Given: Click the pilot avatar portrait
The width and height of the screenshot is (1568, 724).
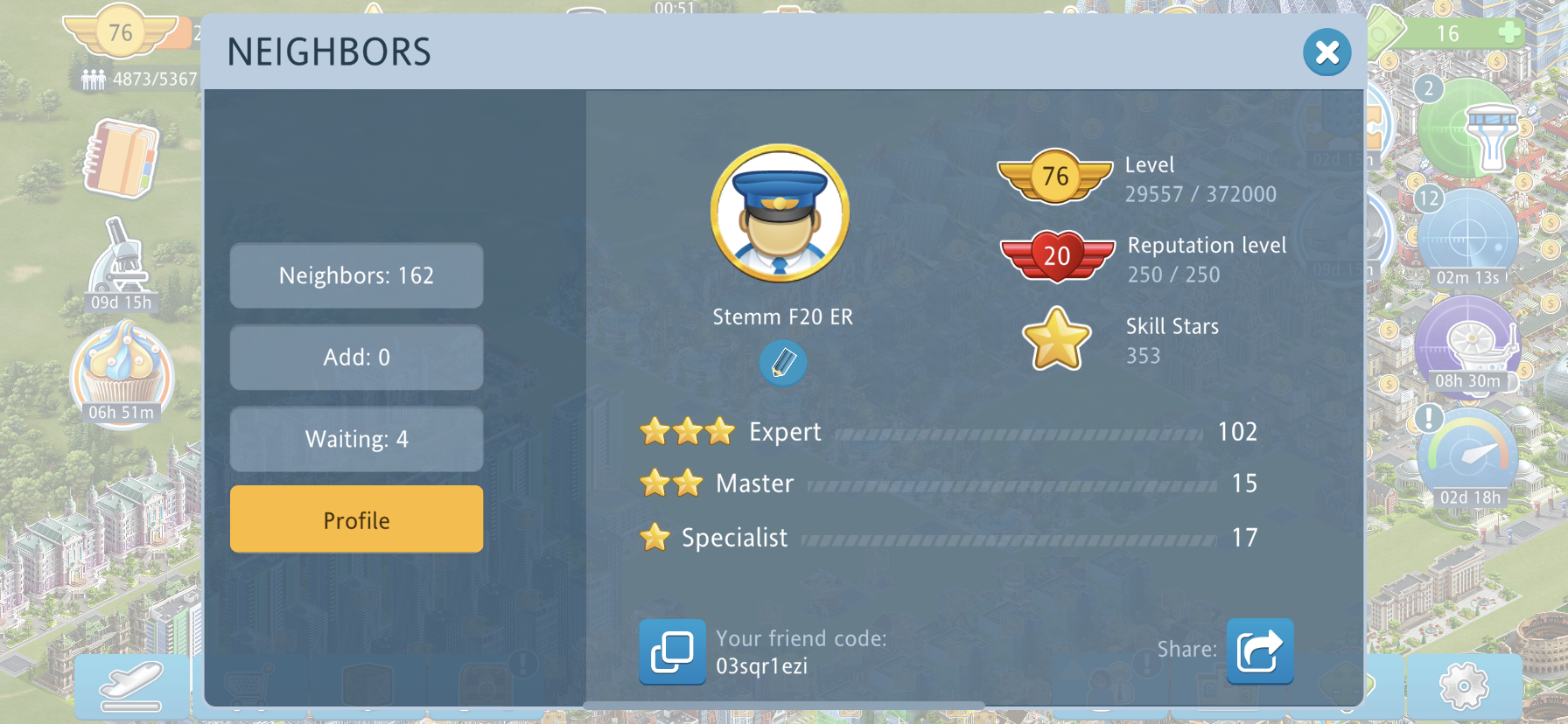Looking at the screenshot, I should 780,213.
